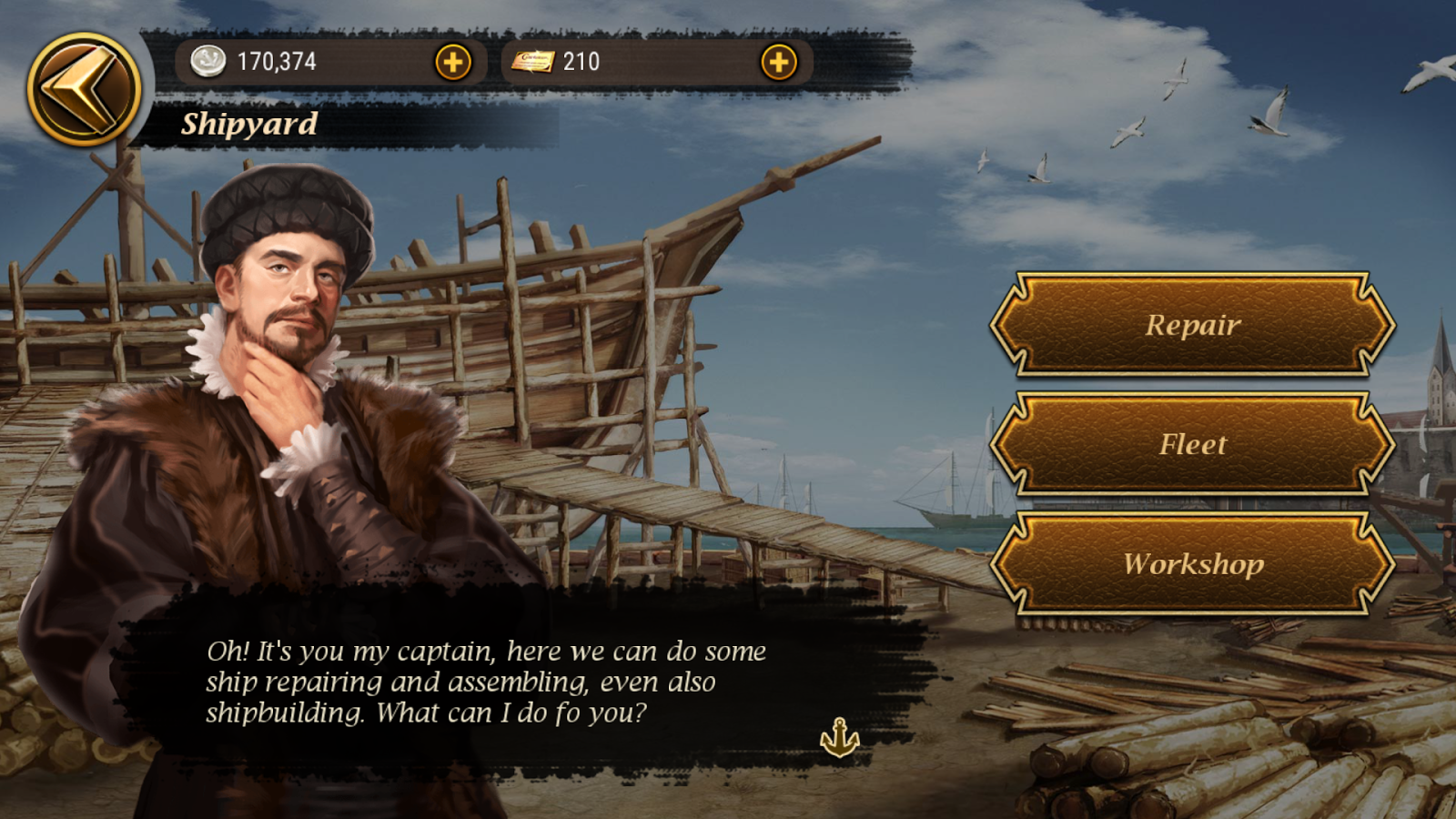Add more vouchers with the plus button
Screen dimensions: 1456x819
778,62
